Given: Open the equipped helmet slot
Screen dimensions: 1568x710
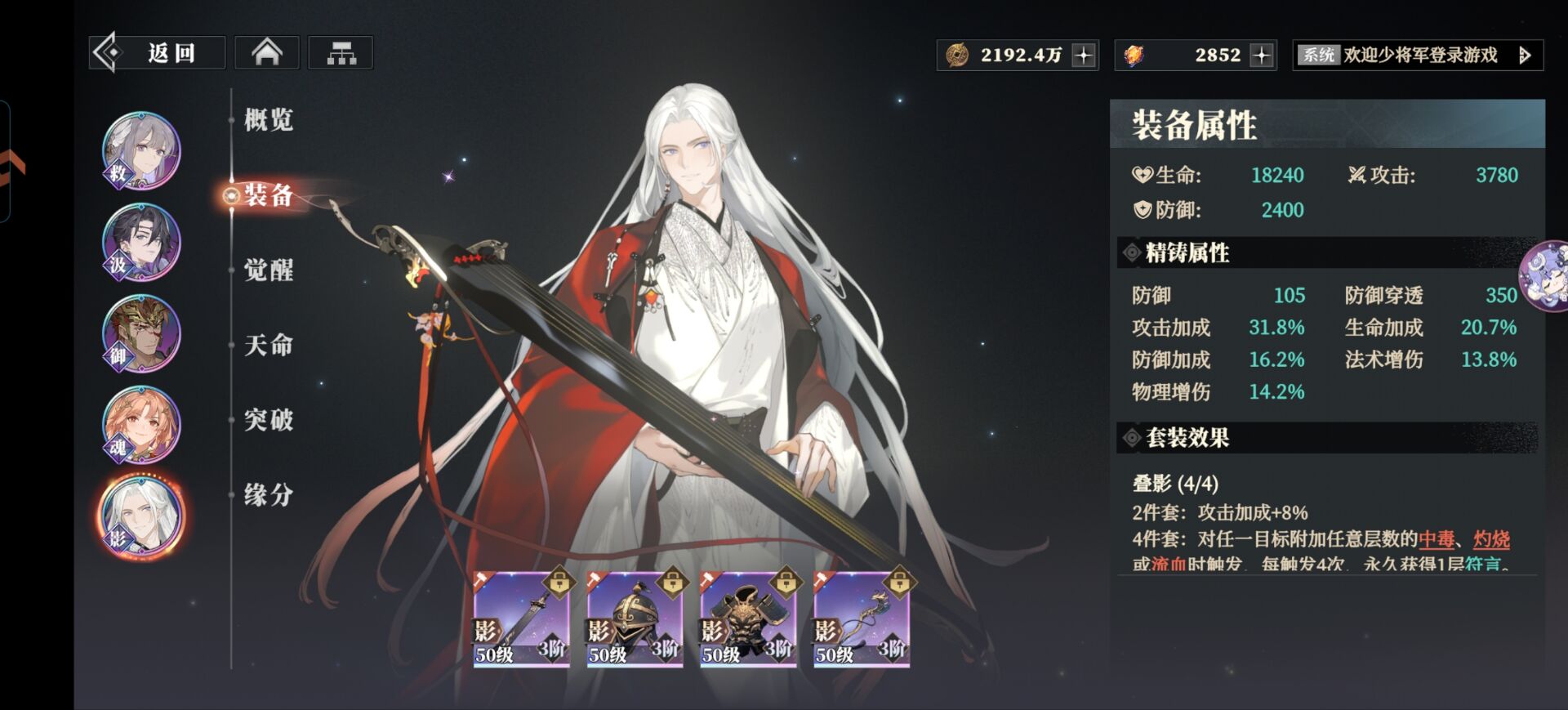Looking at the screenshot, I should pyautogui.click(x=635, y=618).
